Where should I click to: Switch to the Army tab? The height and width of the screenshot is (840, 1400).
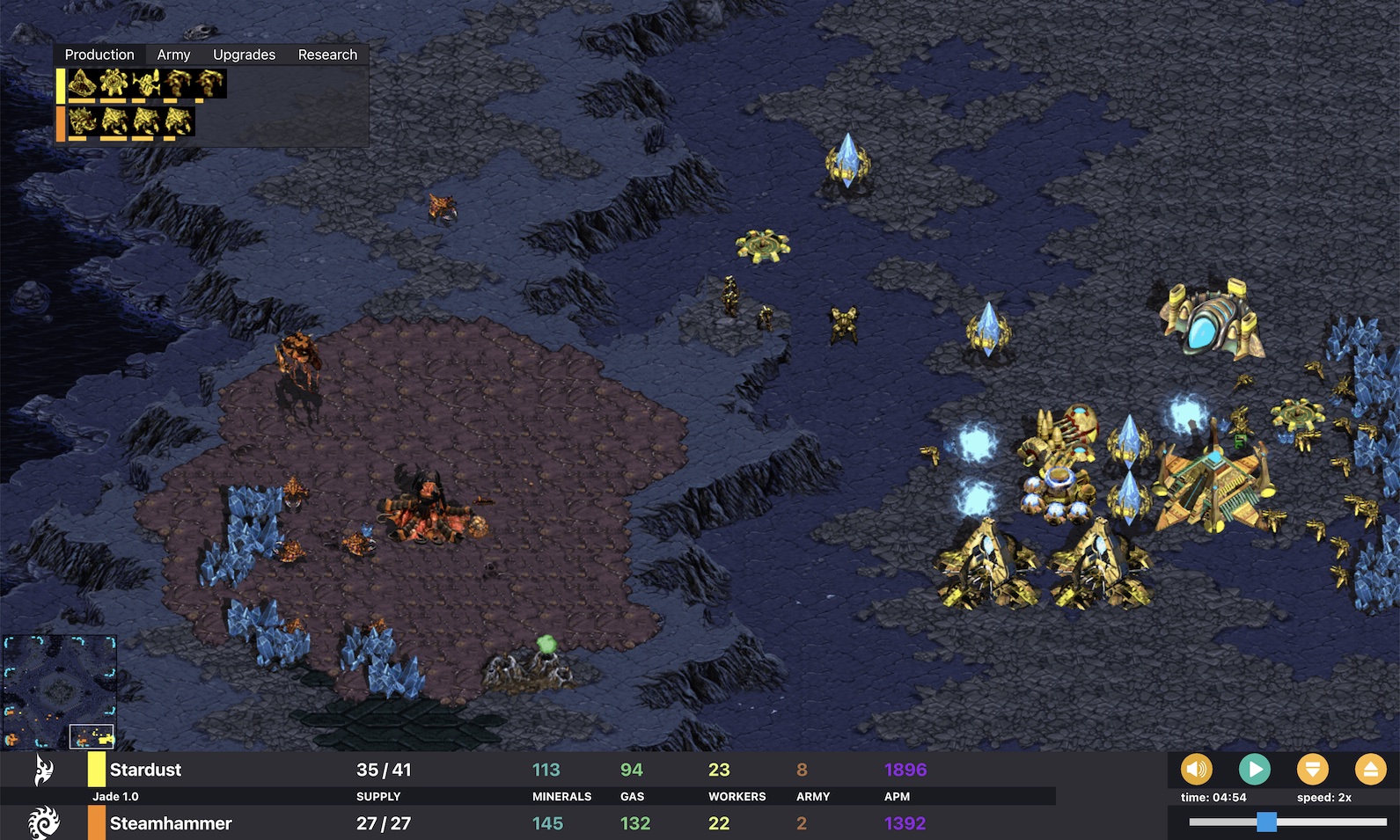click(173, 55)
